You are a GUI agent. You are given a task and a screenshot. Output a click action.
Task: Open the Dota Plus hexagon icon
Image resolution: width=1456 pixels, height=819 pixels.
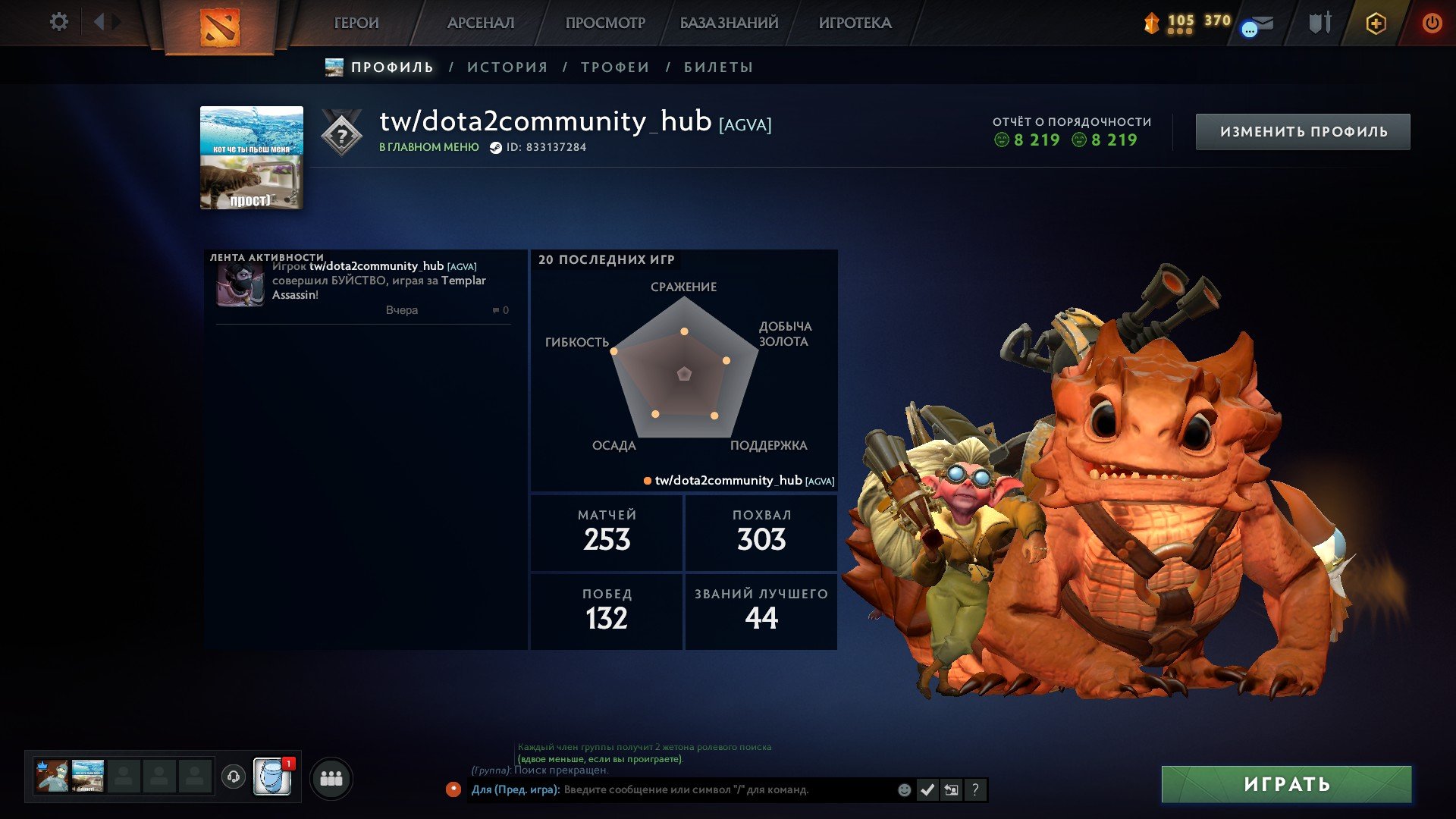1376,24
